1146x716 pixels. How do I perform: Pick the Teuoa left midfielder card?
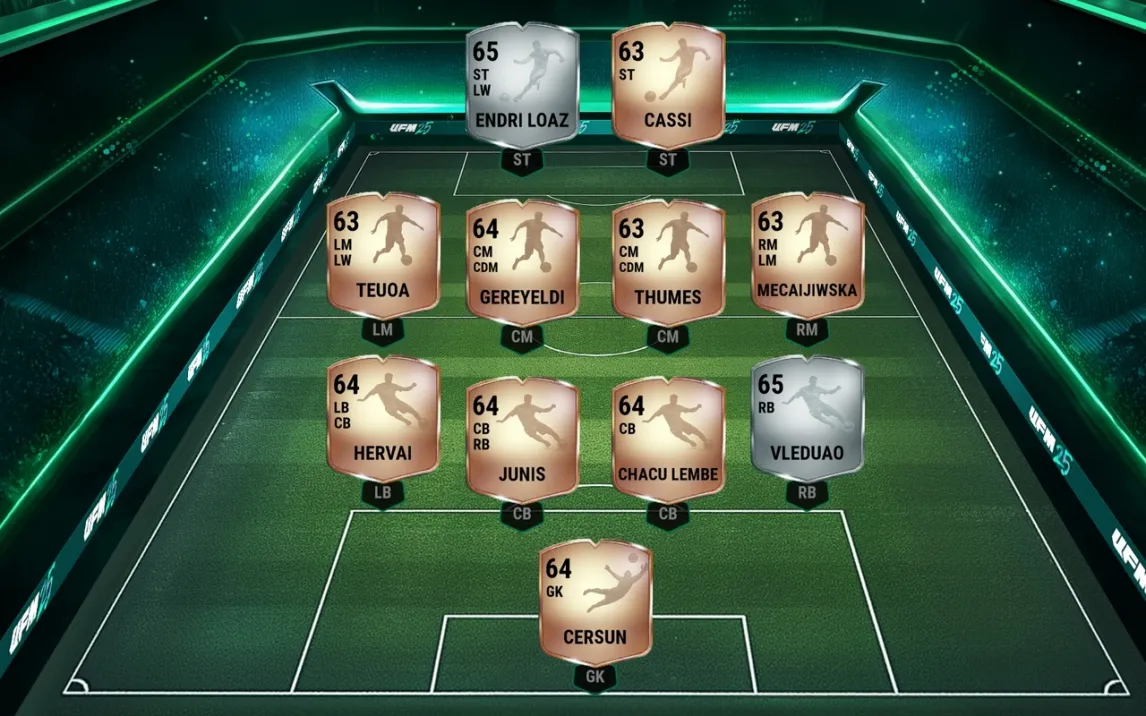click(x=383, y=257)
